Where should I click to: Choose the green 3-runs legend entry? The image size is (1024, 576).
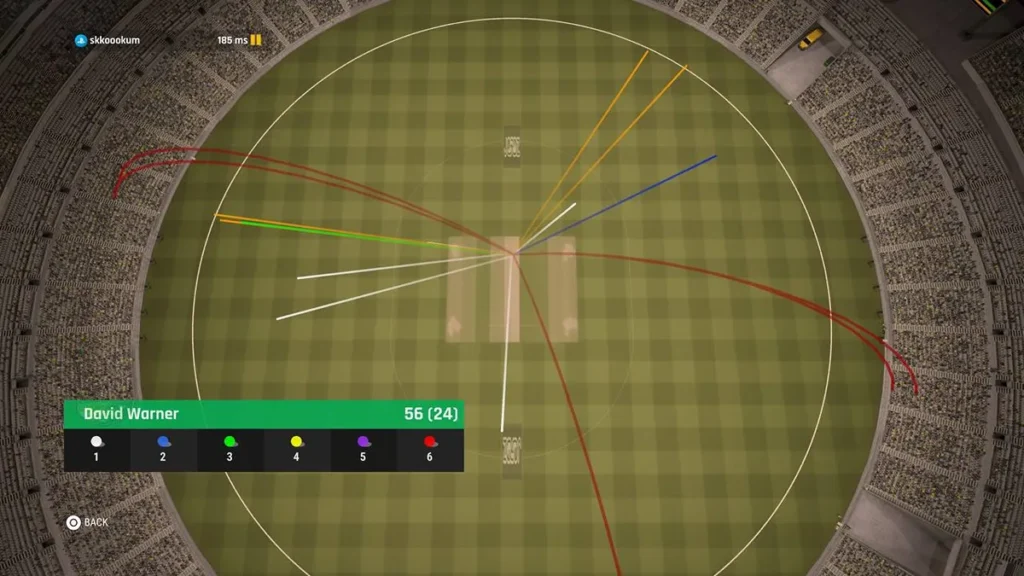tap(230, 449)
